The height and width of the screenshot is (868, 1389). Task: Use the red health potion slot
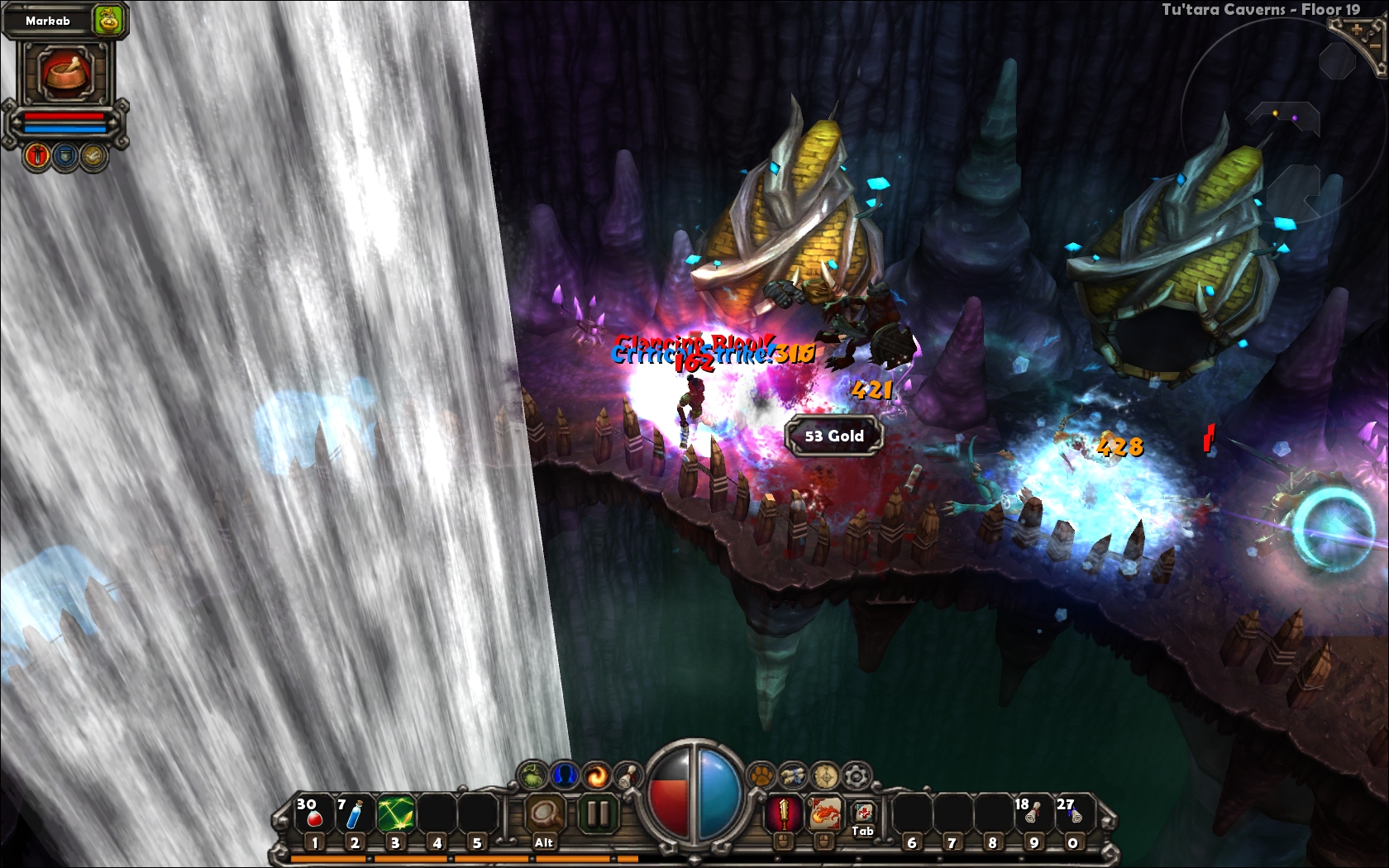click(x=314, y=815)
